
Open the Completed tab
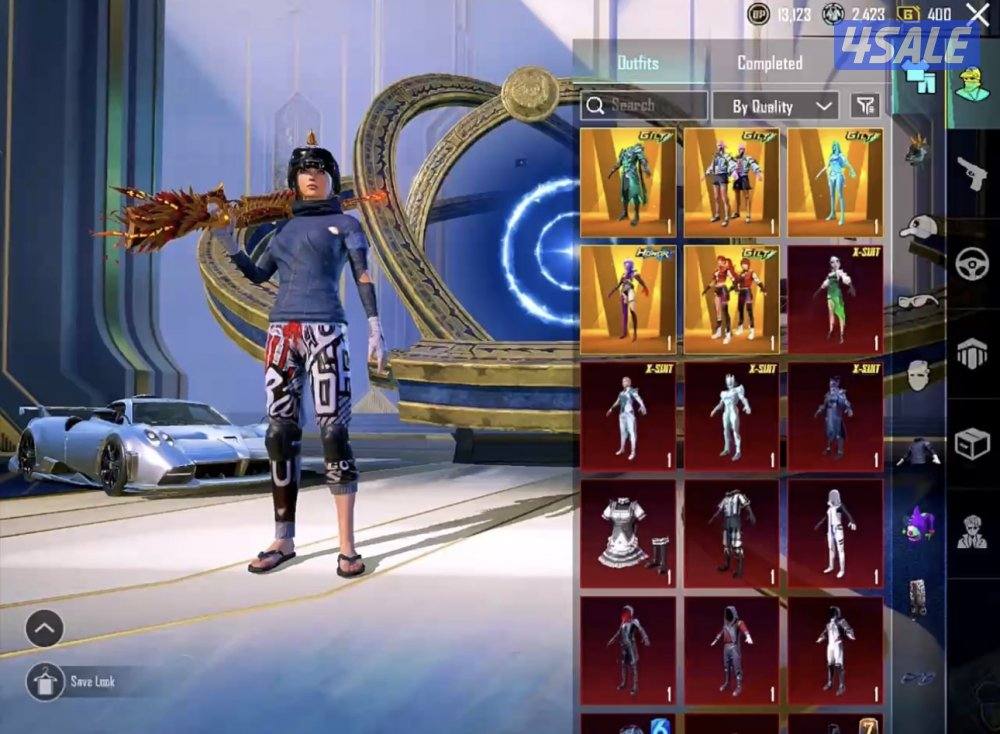click(769, 63)
